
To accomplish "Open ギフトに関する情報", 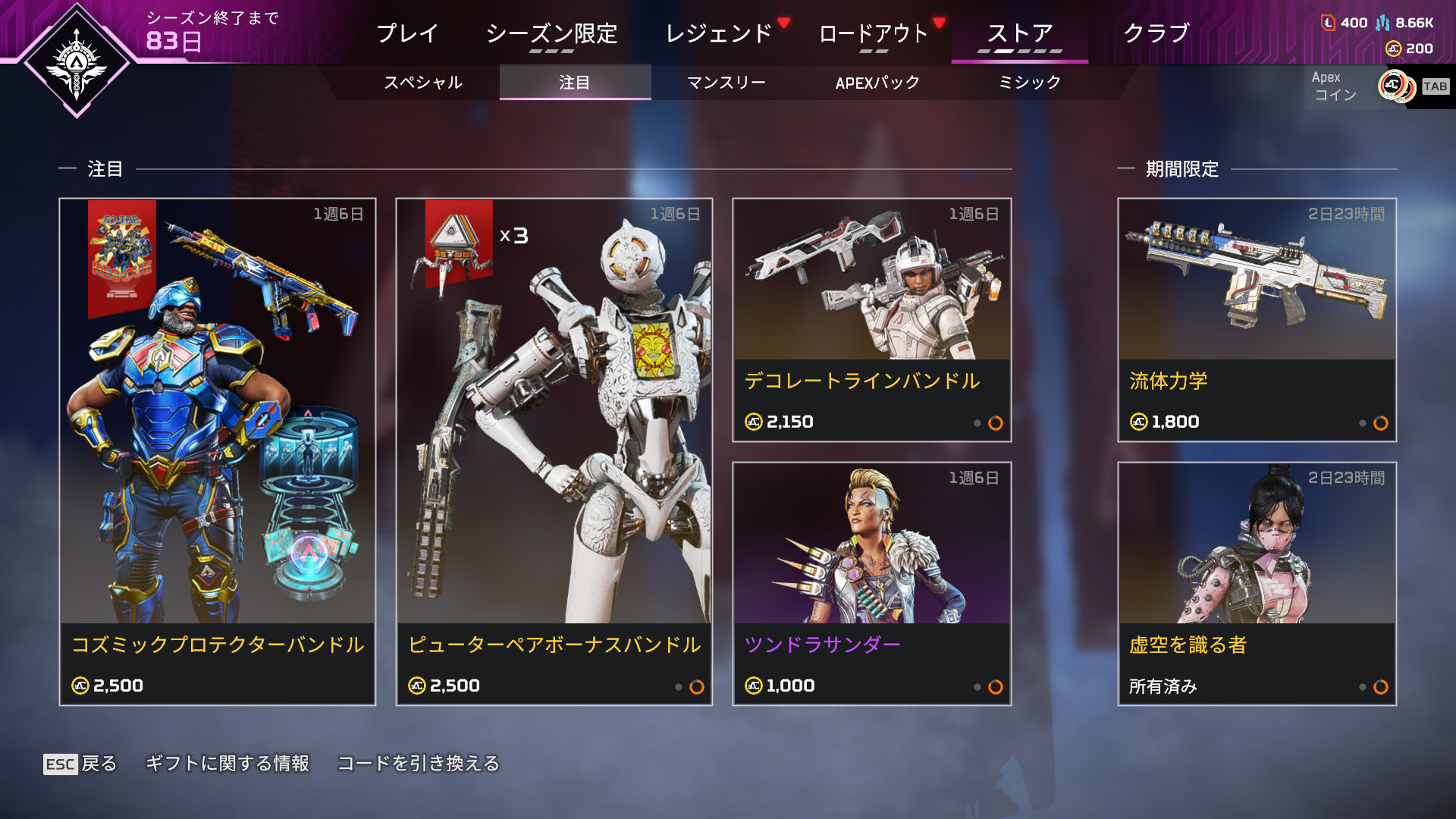I will tap(227, 764).
